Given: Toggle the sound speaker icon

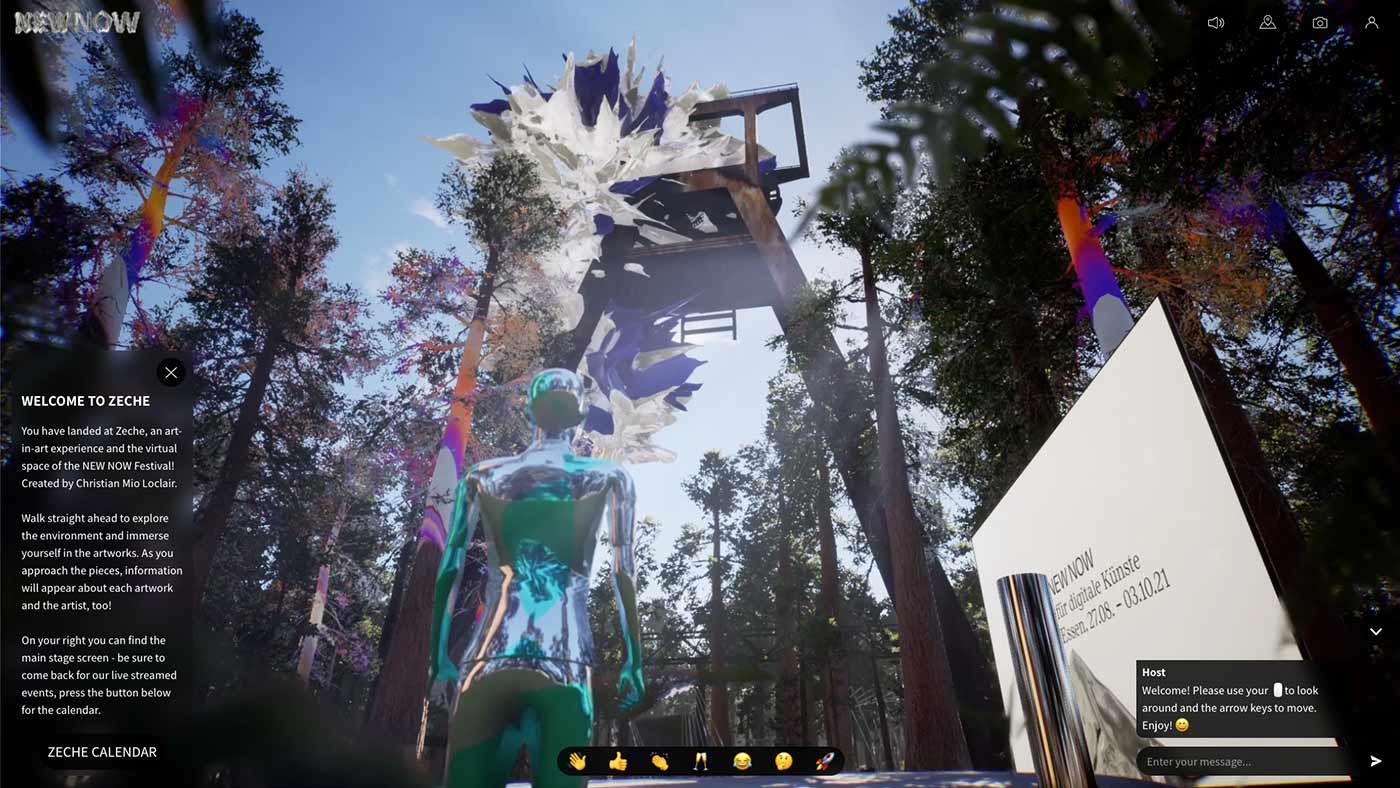Looking at the screenshot, I should click(1215, 22).
